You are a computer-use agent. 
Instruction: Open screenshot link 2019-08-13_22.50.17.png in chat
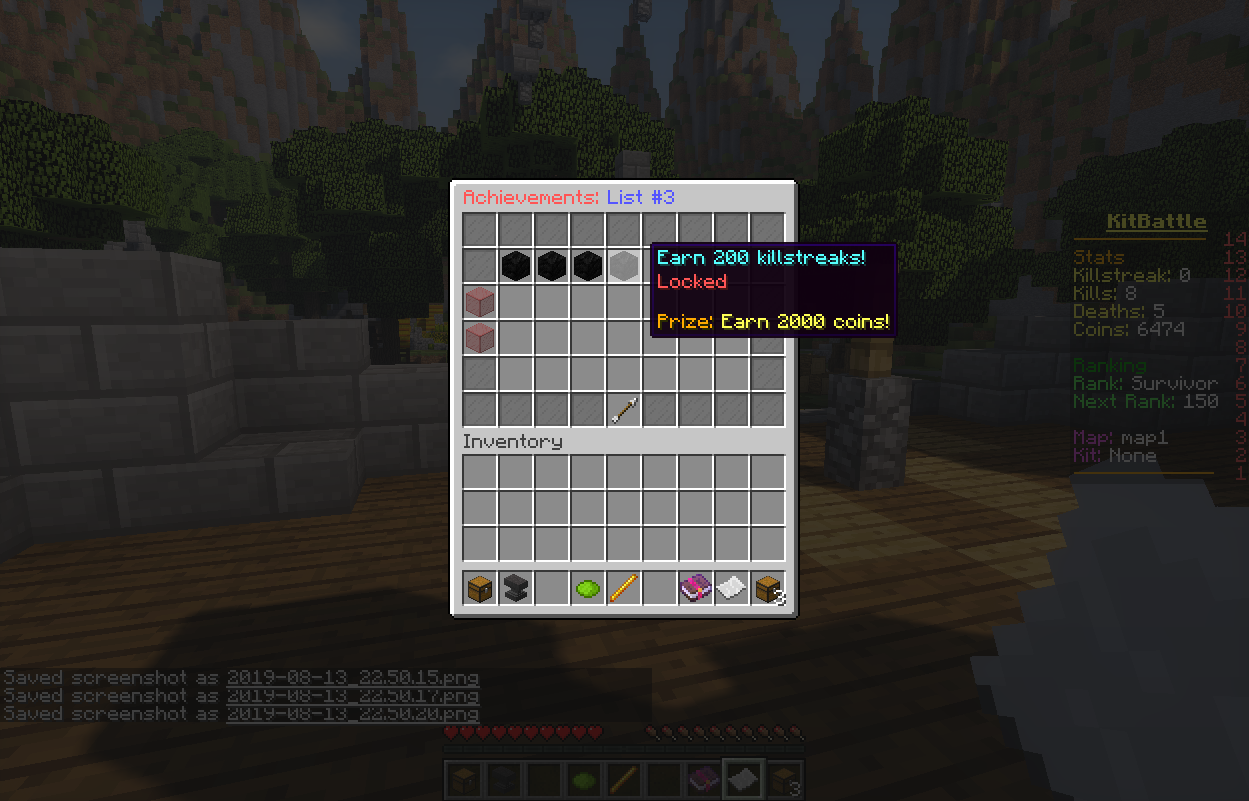(352, 695)
